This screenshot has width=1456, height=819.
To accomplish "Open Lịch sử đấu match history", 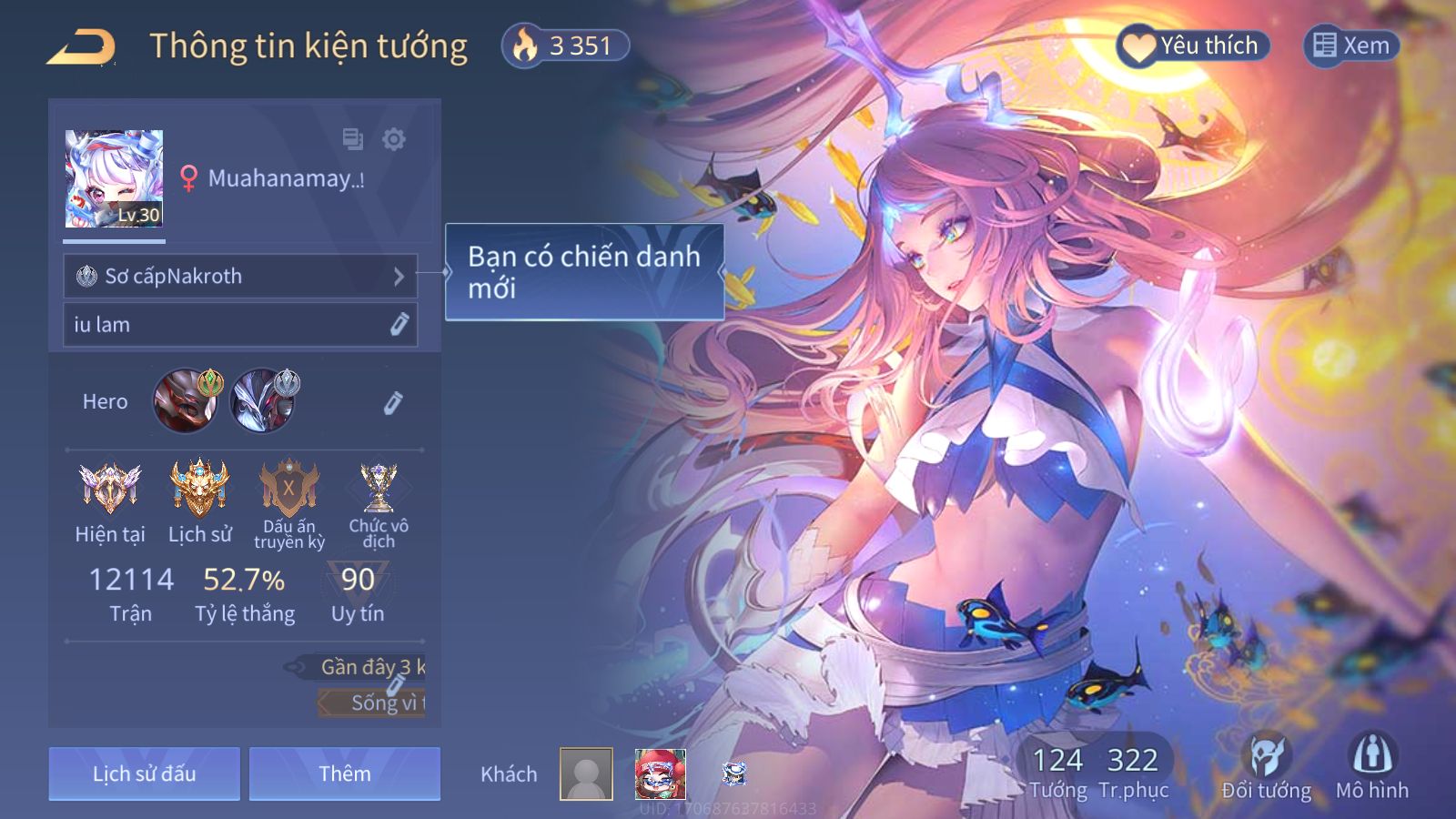I will (145, 774).
